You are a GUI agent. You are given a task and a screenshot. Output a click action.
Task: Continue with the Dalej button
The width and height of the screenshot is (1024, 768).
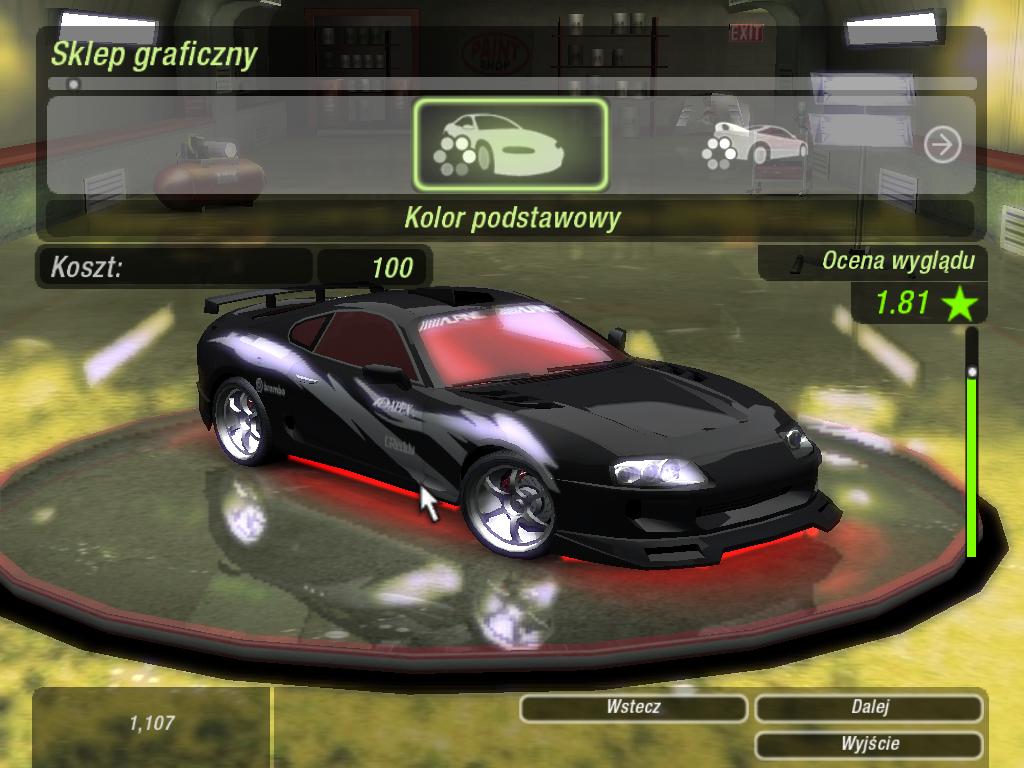[x=869, y=708]
